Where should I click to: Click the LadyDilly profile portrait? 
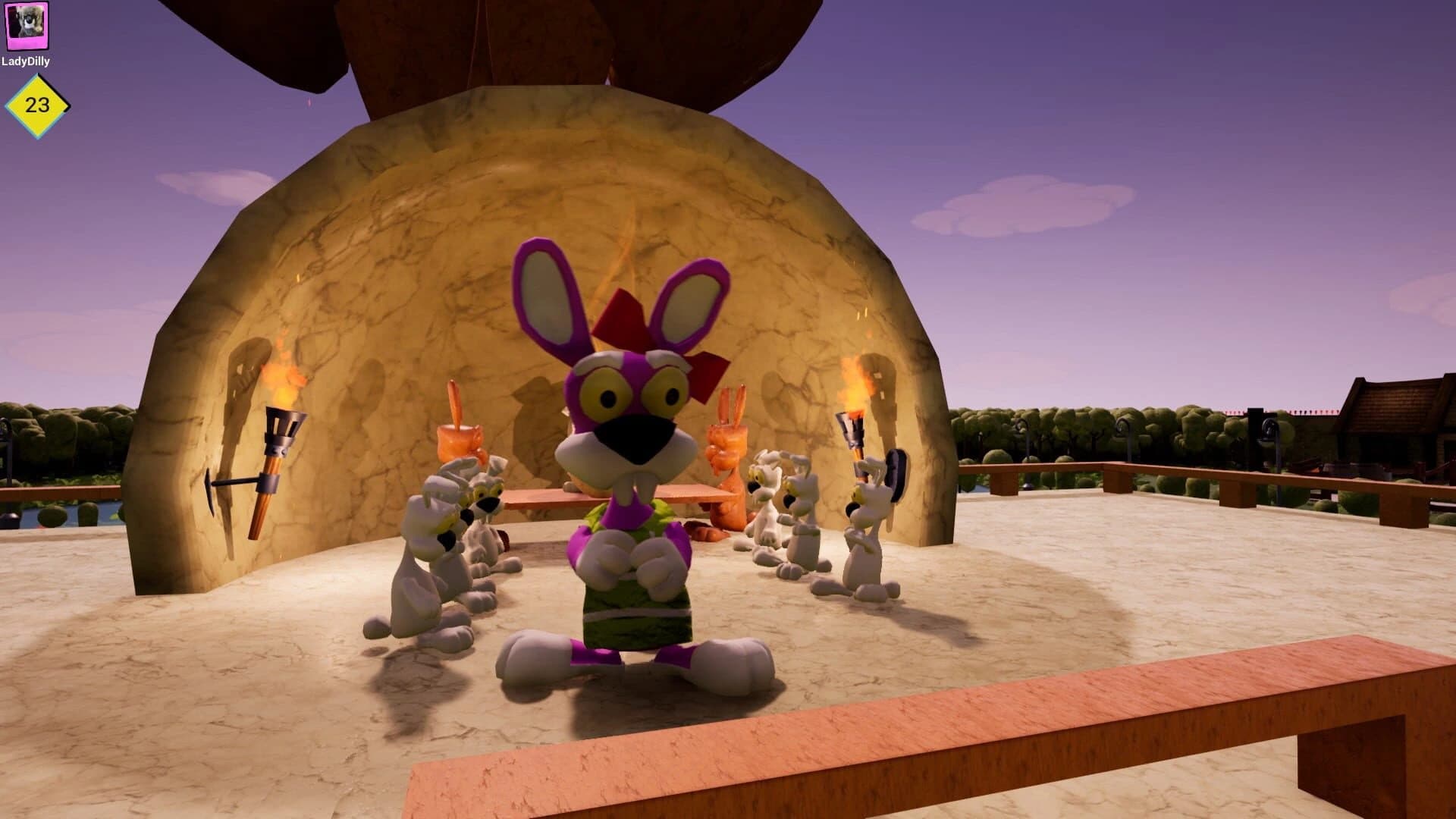28,28
